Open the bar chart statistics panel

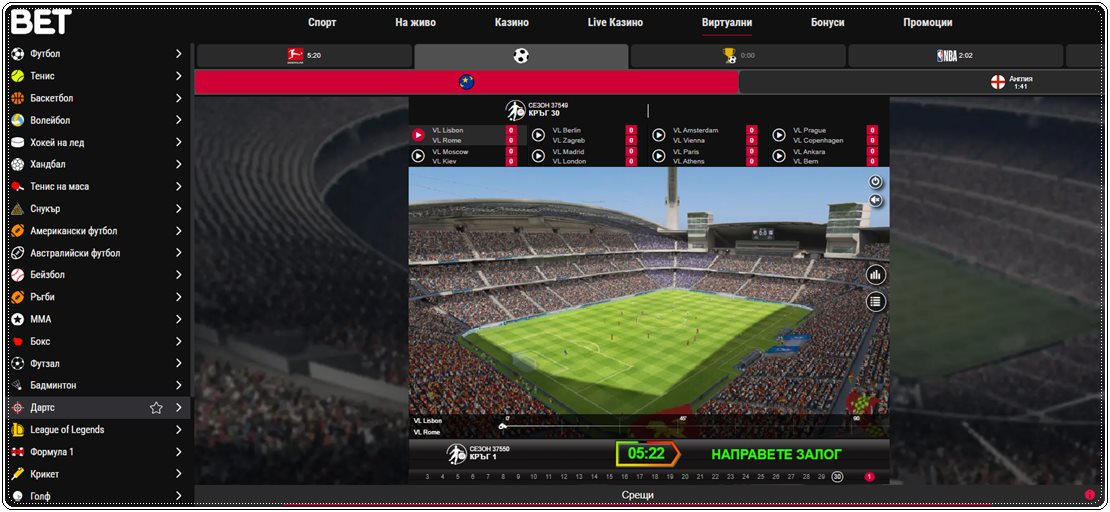(x=876, y=275)
